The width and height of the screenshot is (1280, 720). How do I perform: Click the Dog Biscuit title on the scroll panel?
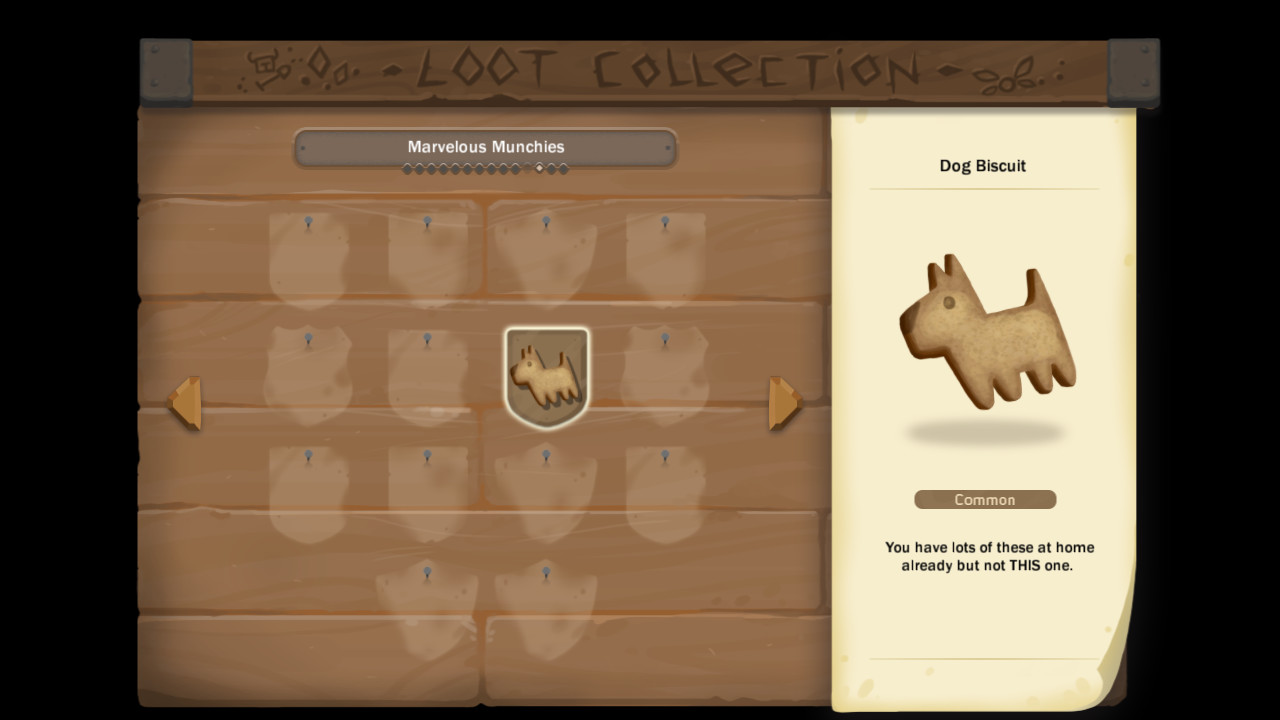[983, 166]
